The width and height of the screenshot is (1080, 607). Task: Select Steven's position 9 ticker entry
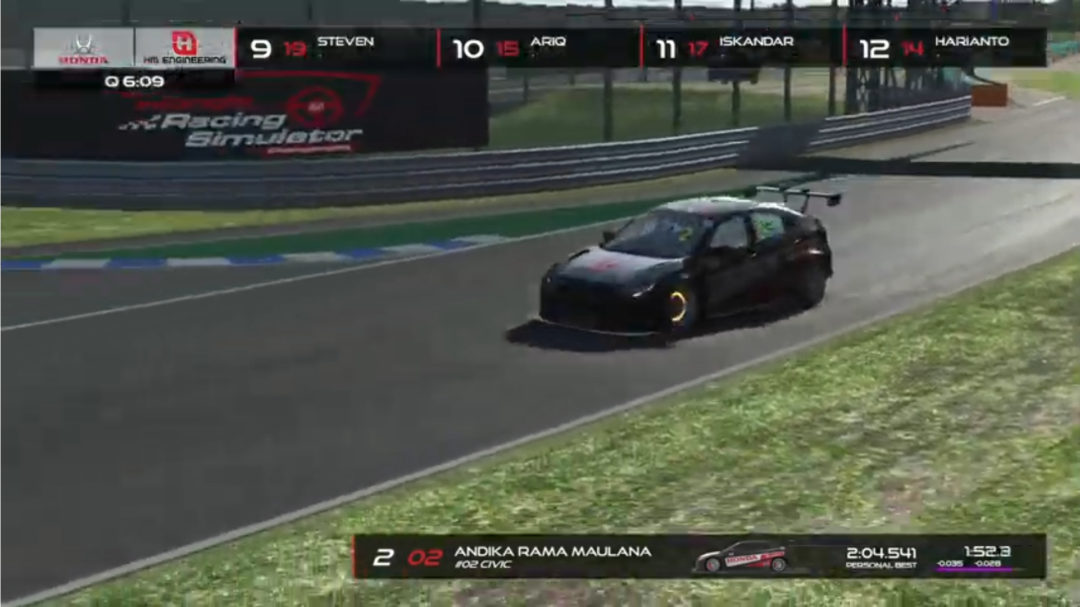pyautogui.click(x=336, y=48)
